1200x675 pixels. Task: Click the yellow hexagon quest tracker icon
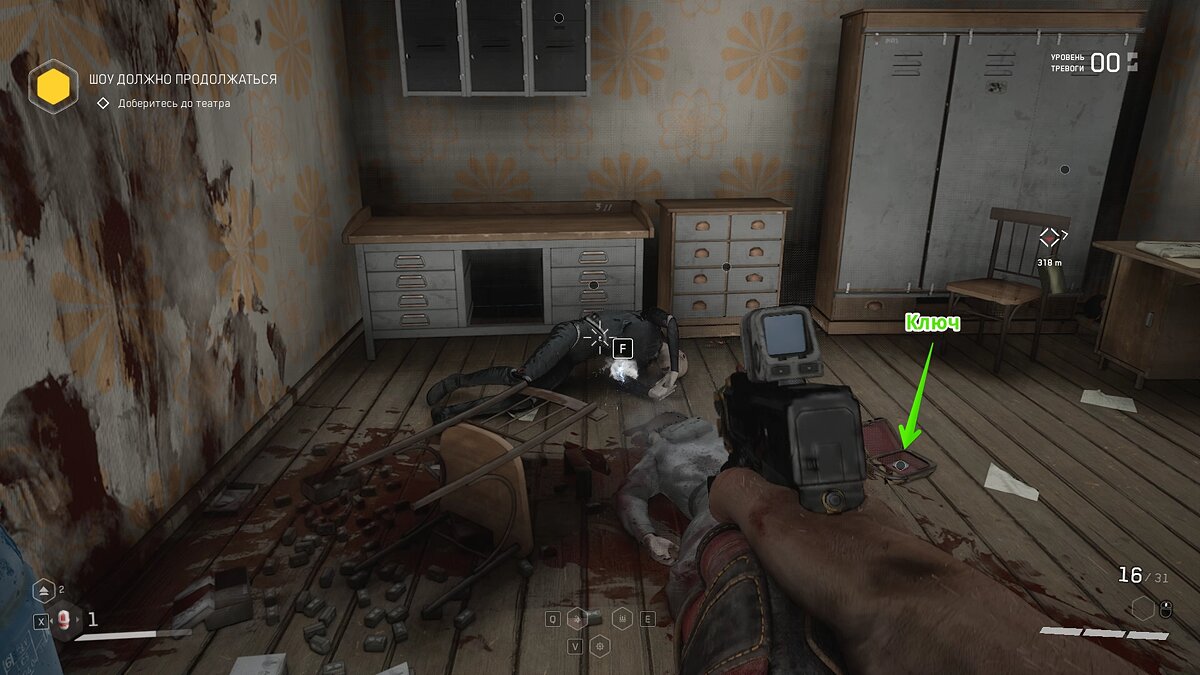(52, 87)
